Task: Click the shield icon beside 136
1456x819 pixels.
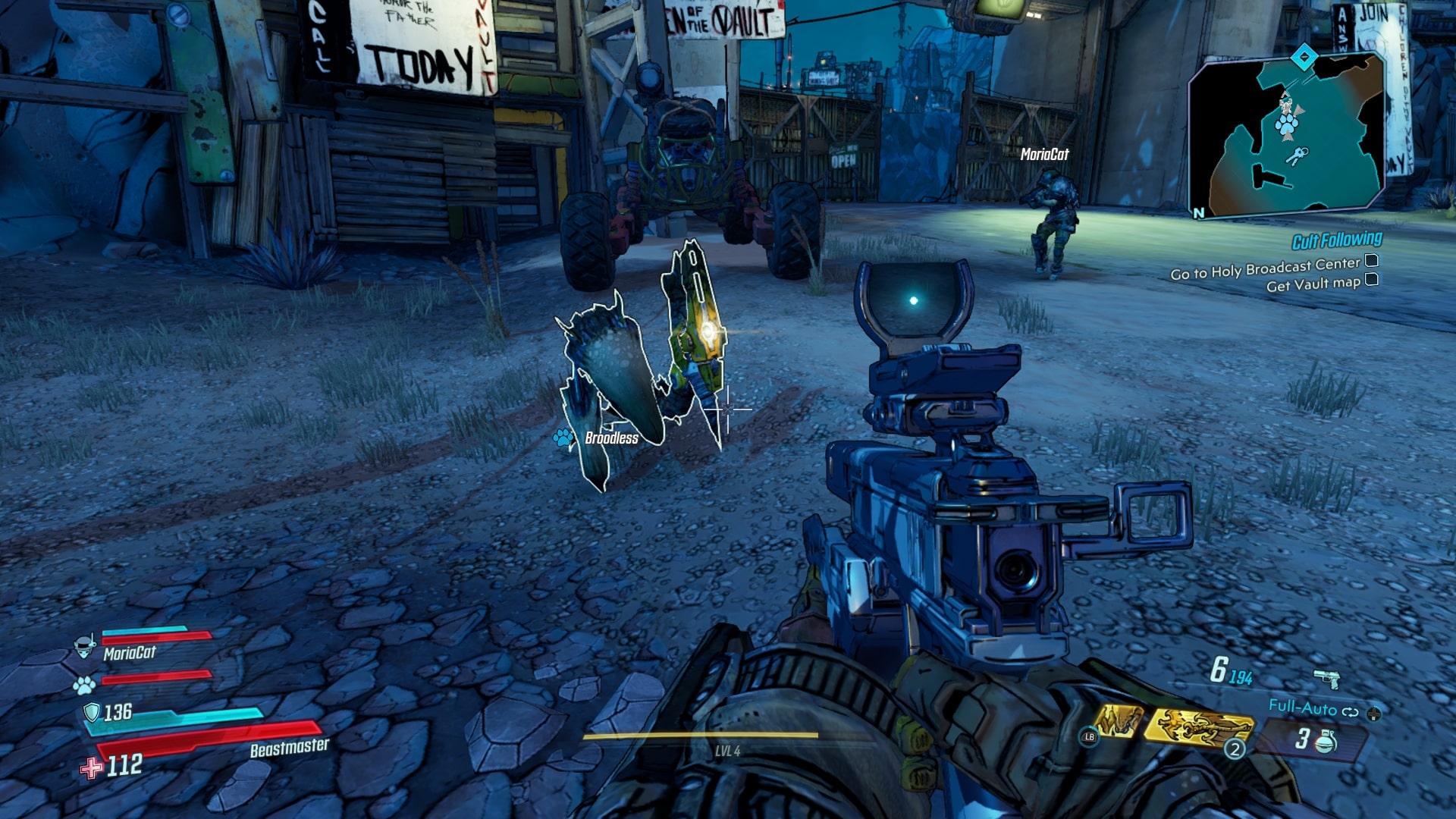Action: [92, 712]
